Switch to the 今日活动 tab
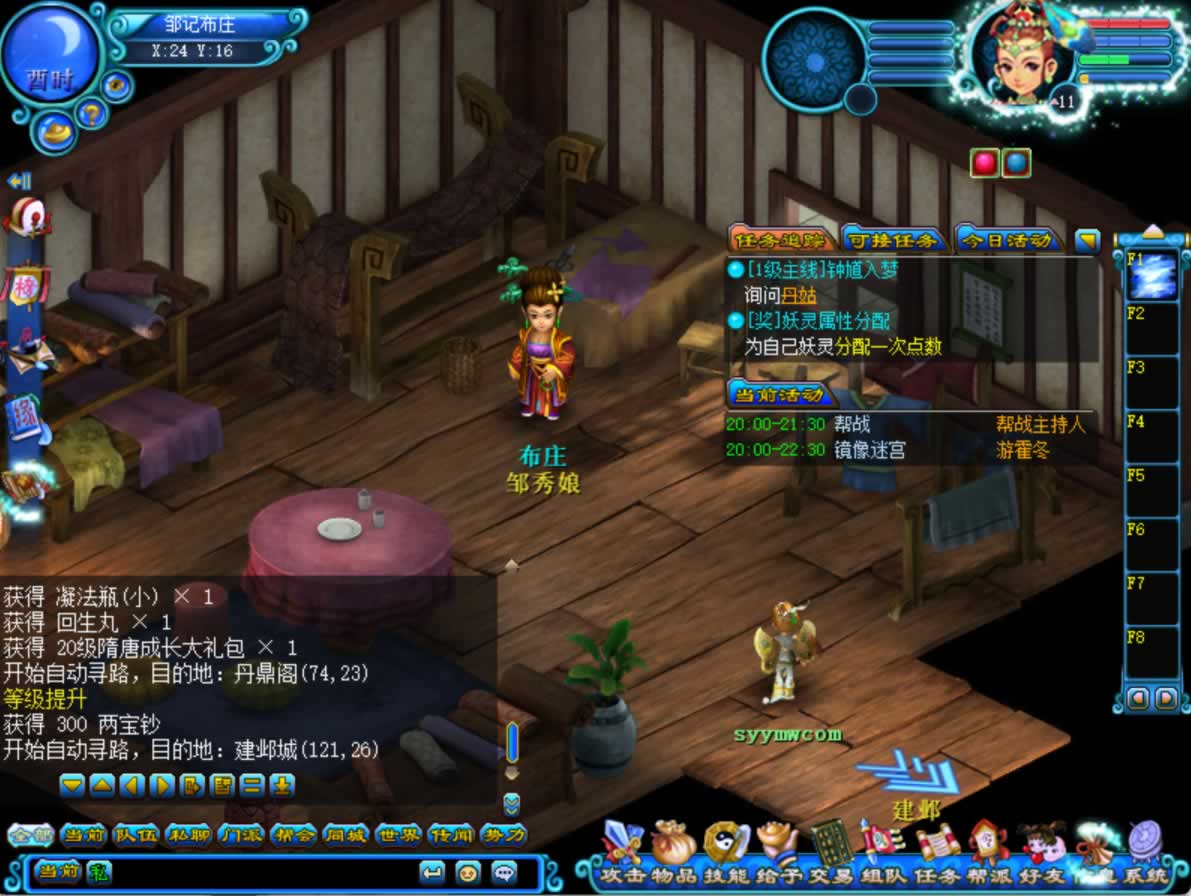 tap(1007, 240)
